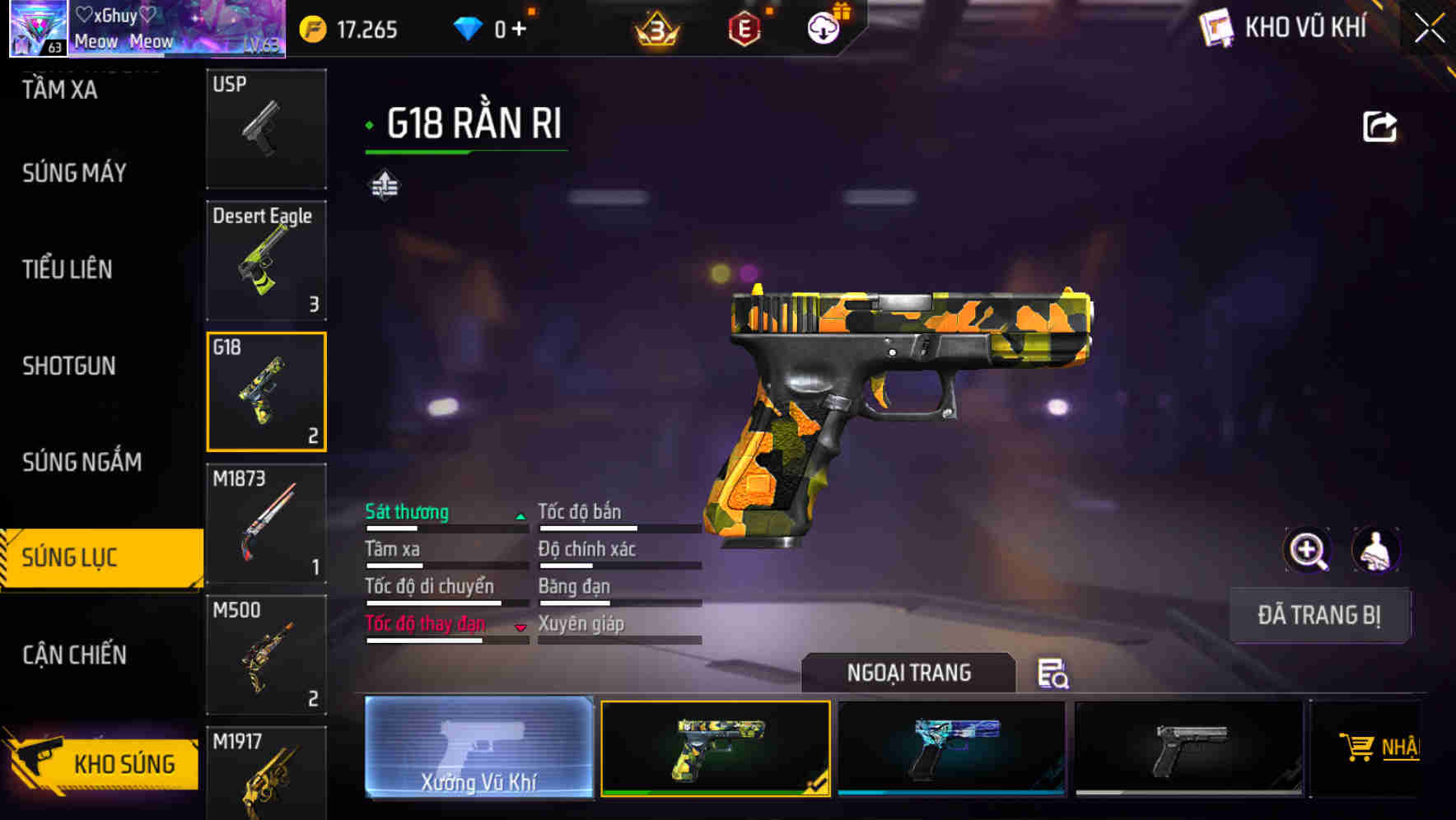This screenshot has width=1456, height=820.
Task: Open Xưởng Vũ Khí
Action: click(478, 751)
